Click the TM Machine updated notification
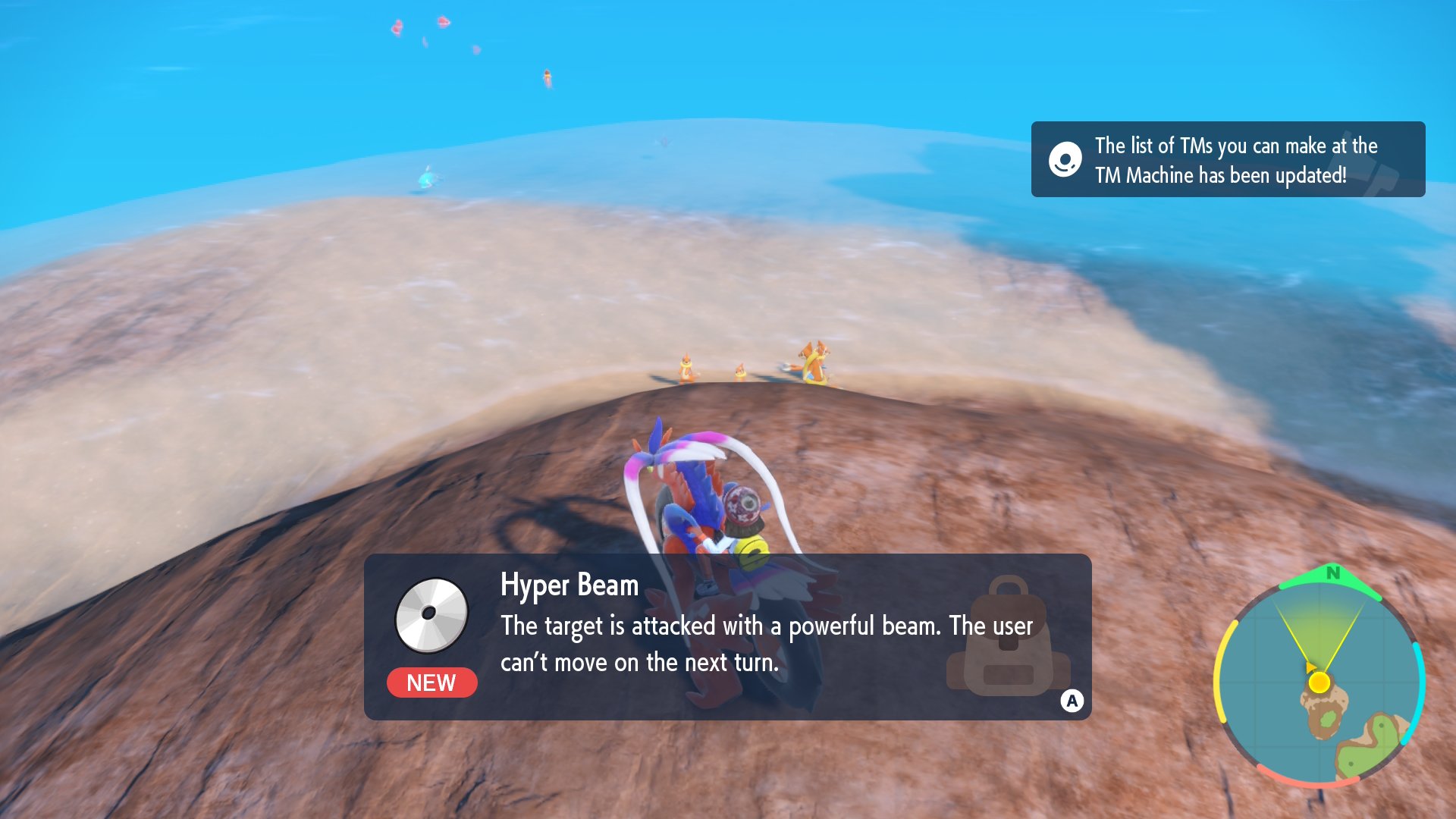The height and width of the screenshot is (819, 1456). click(x=1227, y=160)
